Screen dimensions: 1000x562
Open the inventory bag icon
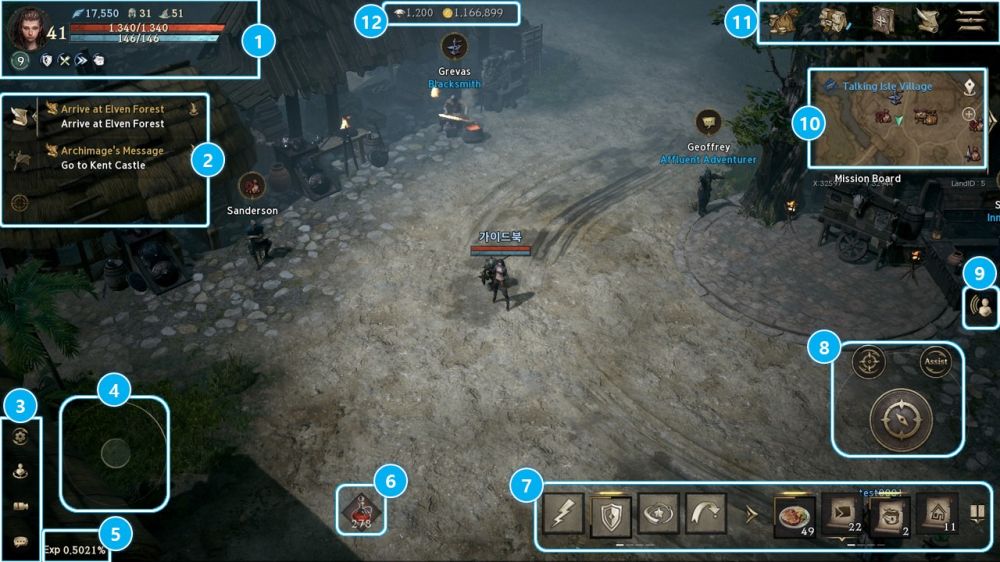point(782,22)
